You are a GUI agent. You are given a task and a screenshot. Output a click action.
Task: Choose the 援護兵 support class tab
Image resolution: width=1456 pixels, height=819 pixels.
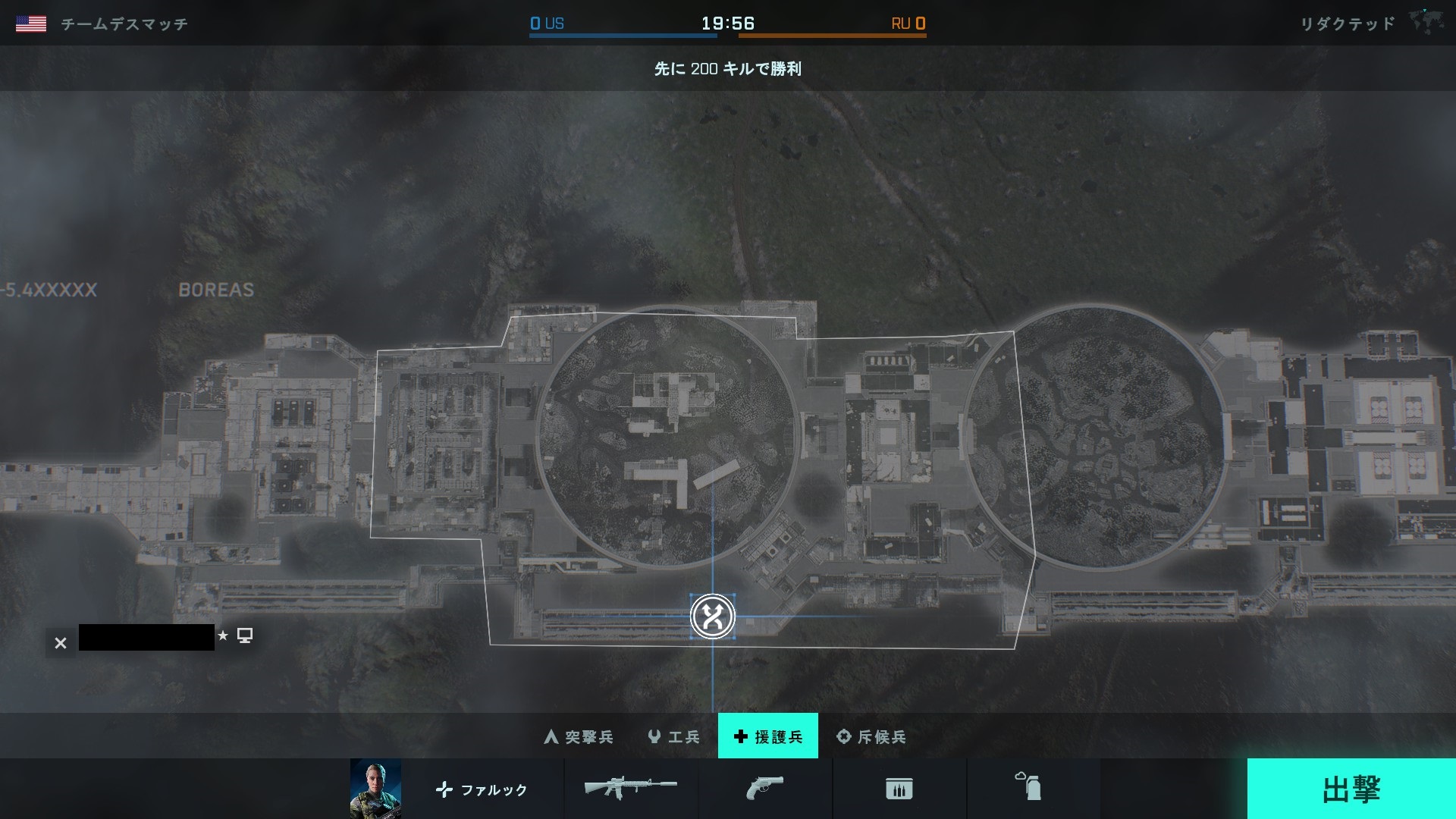(x=767, y=736)
